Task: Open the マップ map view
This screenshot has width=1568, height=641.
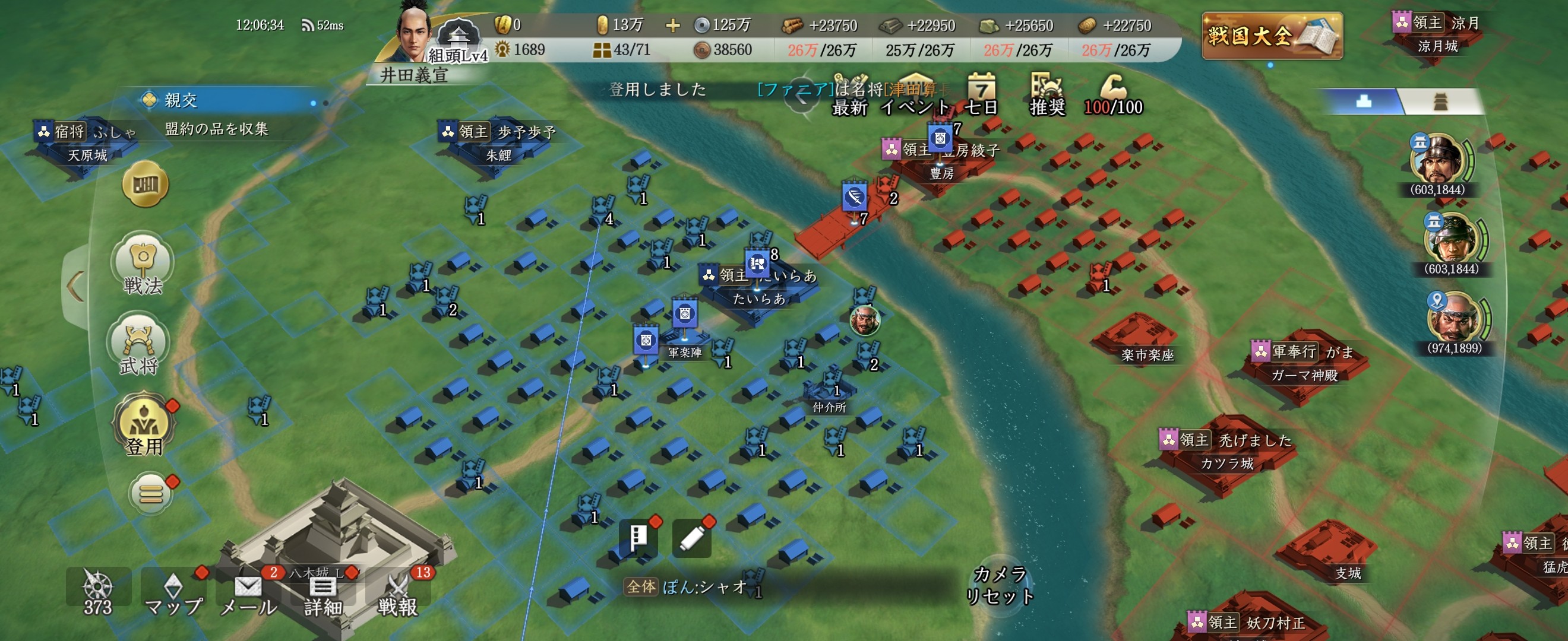Action: (173, 593)
